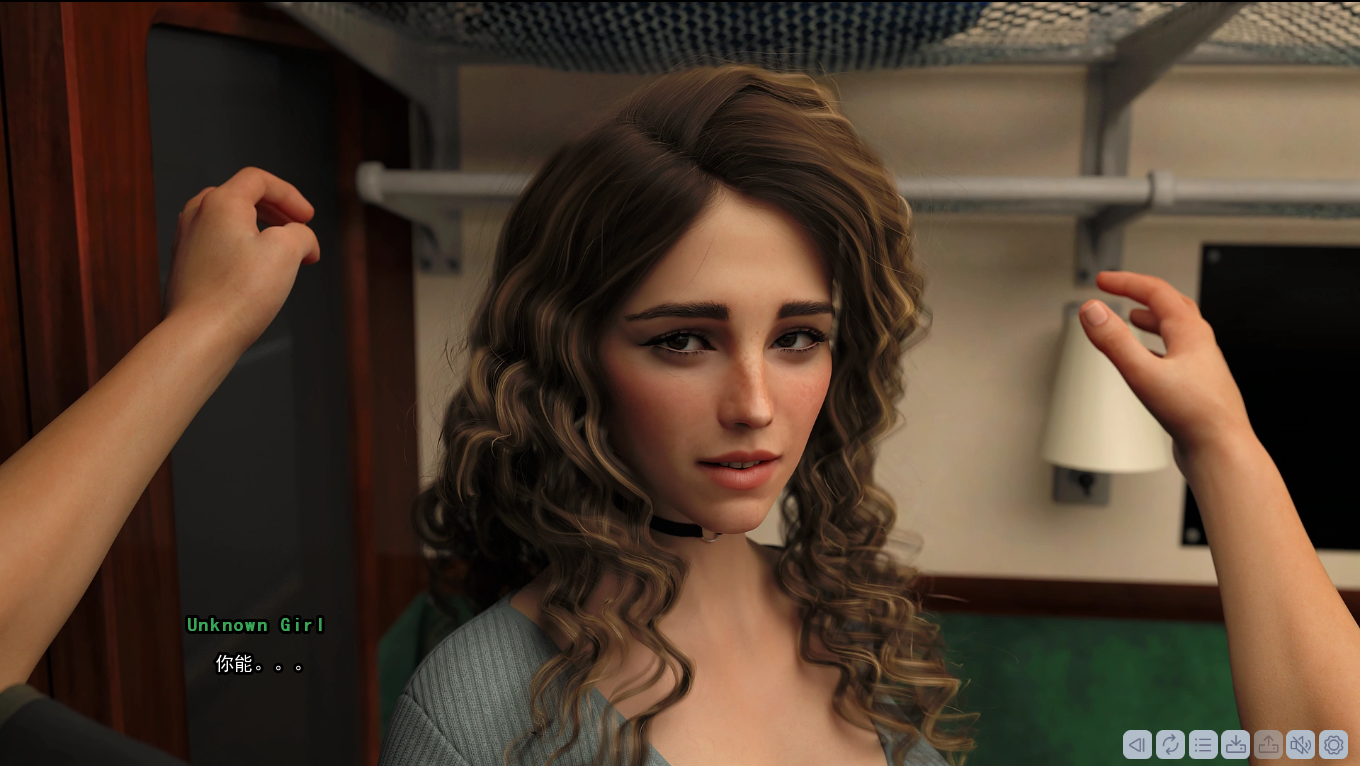Open settings with the gear icon
The image size is (1360, 766).
(x=1334, y=744)
